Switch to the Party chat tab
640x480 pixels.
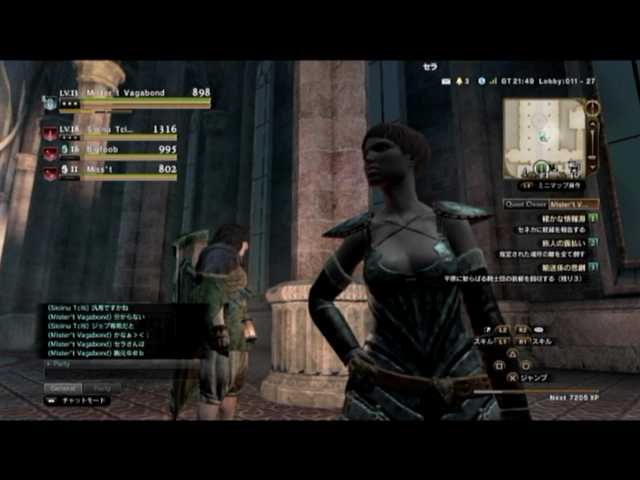coord(103,387)
